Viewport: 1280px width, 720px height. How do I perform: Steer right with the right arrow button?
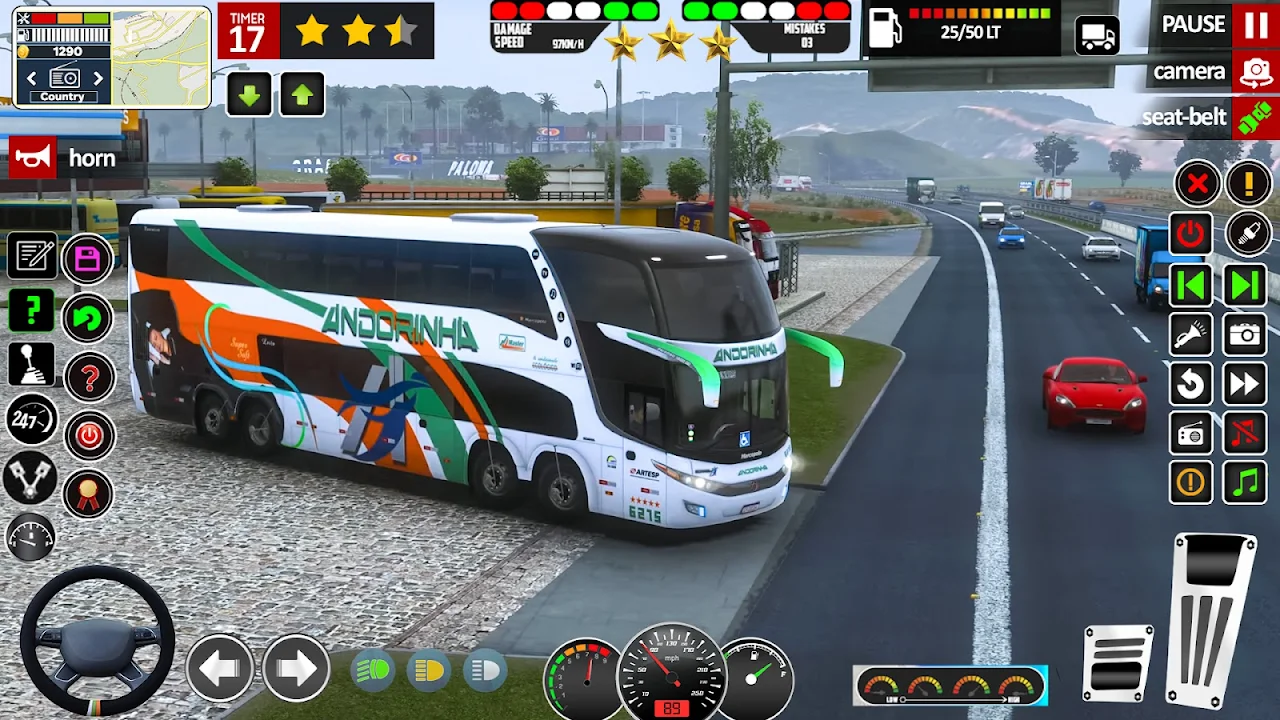click(x=296, y=667)
